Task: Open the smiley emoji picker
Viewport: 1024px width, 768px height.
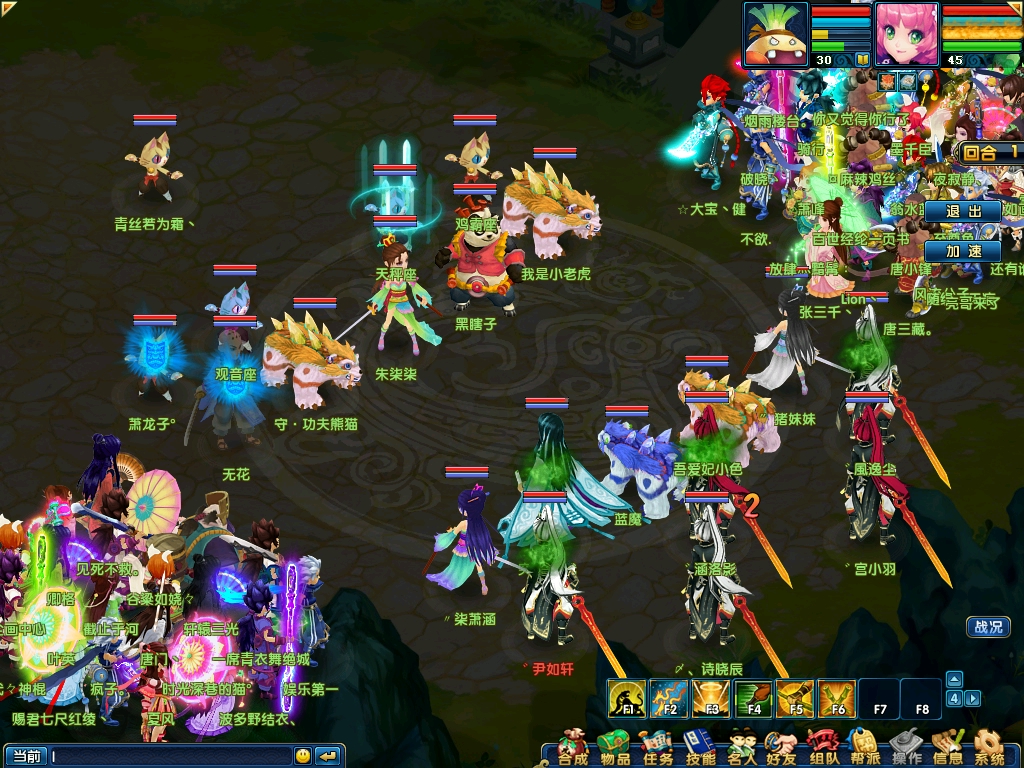Action: pos(302,756)
